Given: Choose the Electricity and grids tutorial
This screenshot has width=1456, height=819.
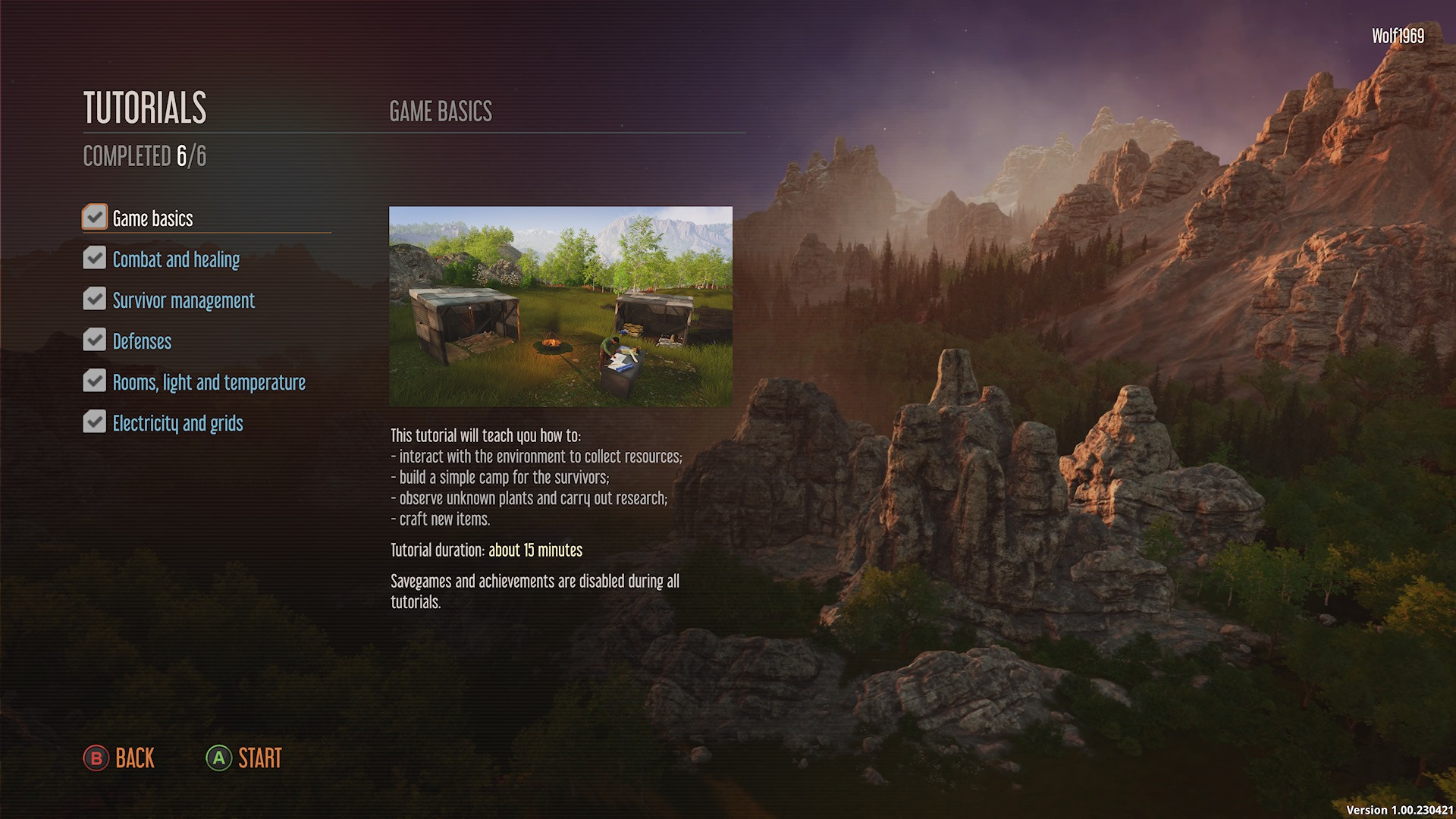Looking at the screenshot, I should tap(177, 423).
